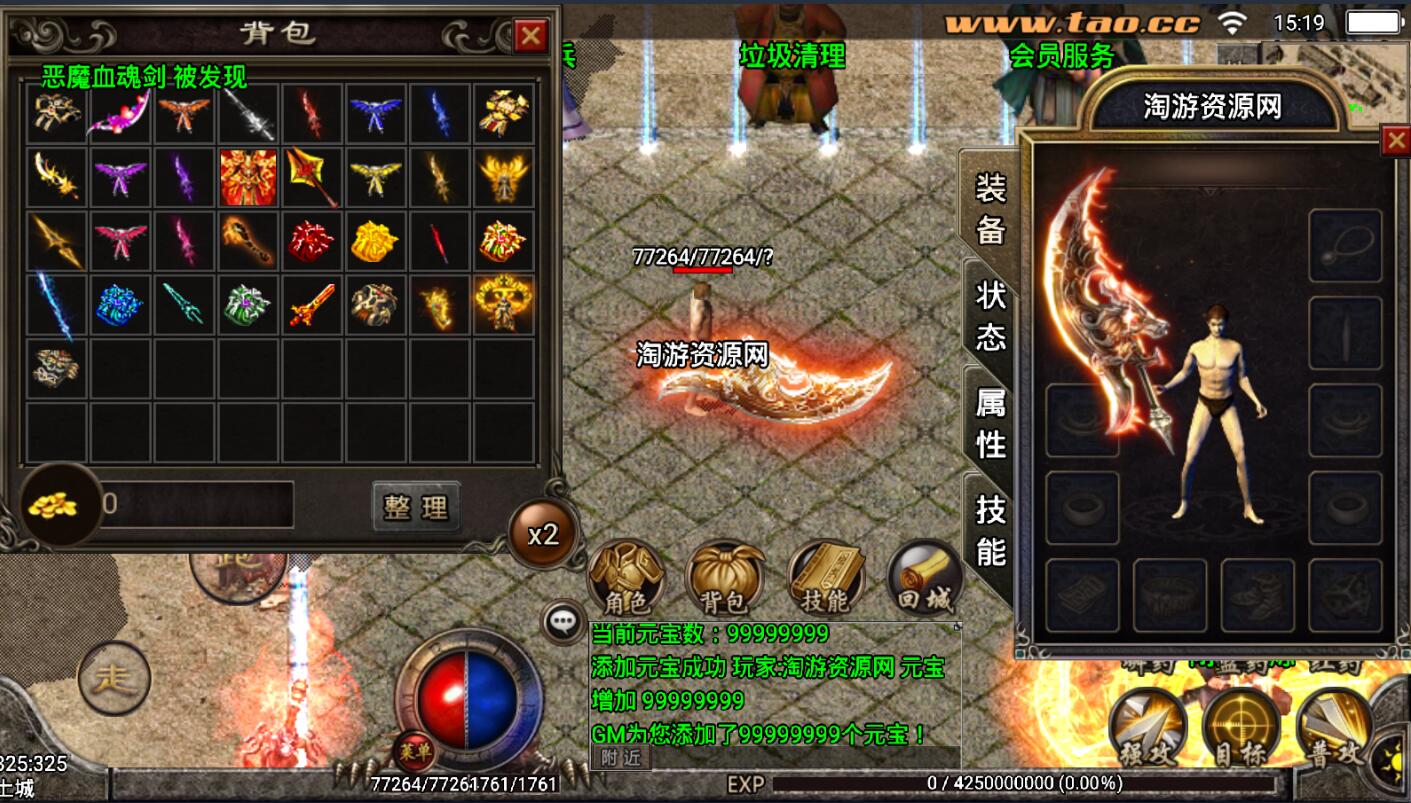The height and width of the screenshot is (803, 1411).
Task: Open the chat speech bubble
Action: [564, 622]
